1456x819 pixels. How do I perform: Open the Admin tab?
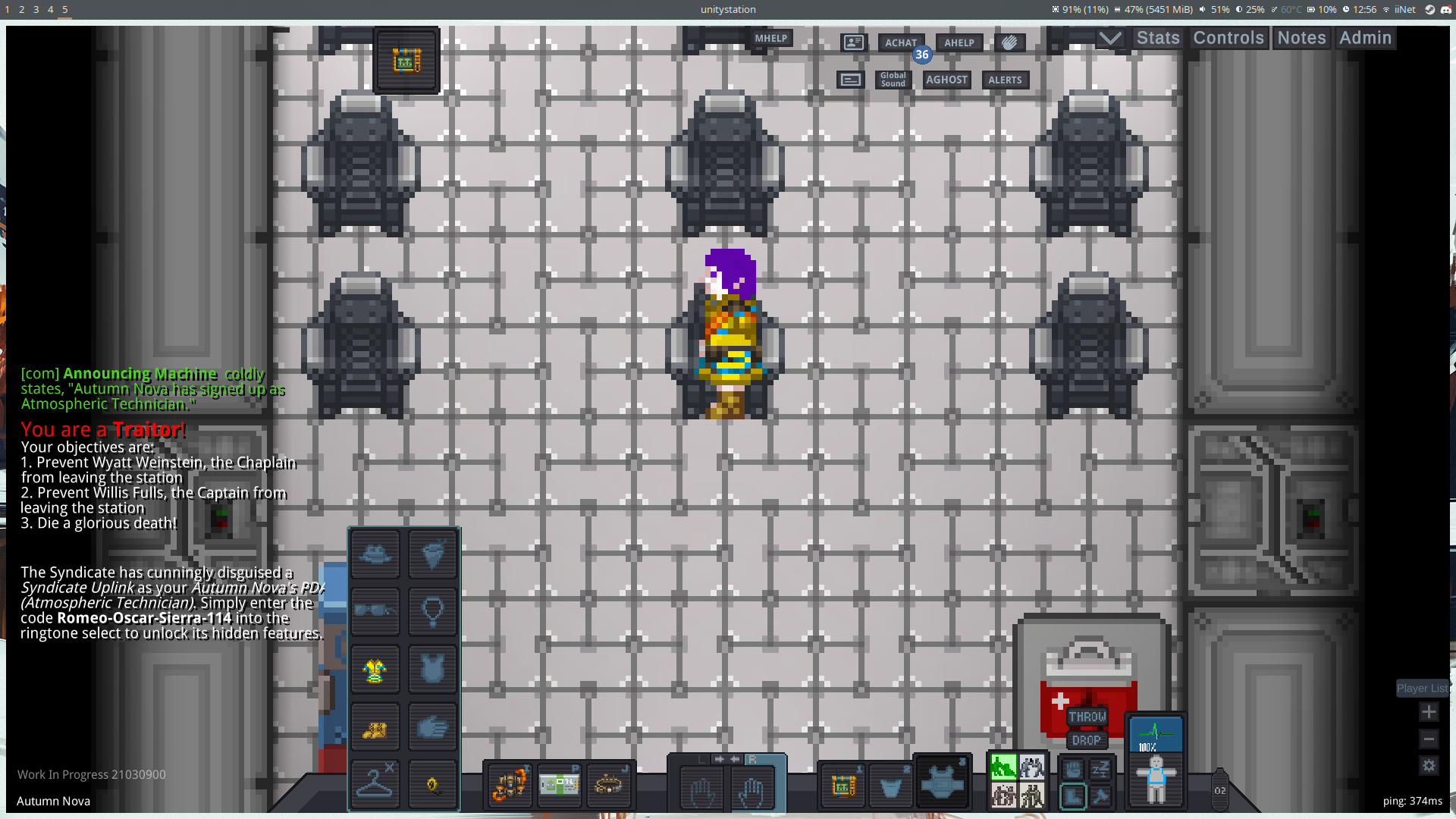tap(1365, 37)
